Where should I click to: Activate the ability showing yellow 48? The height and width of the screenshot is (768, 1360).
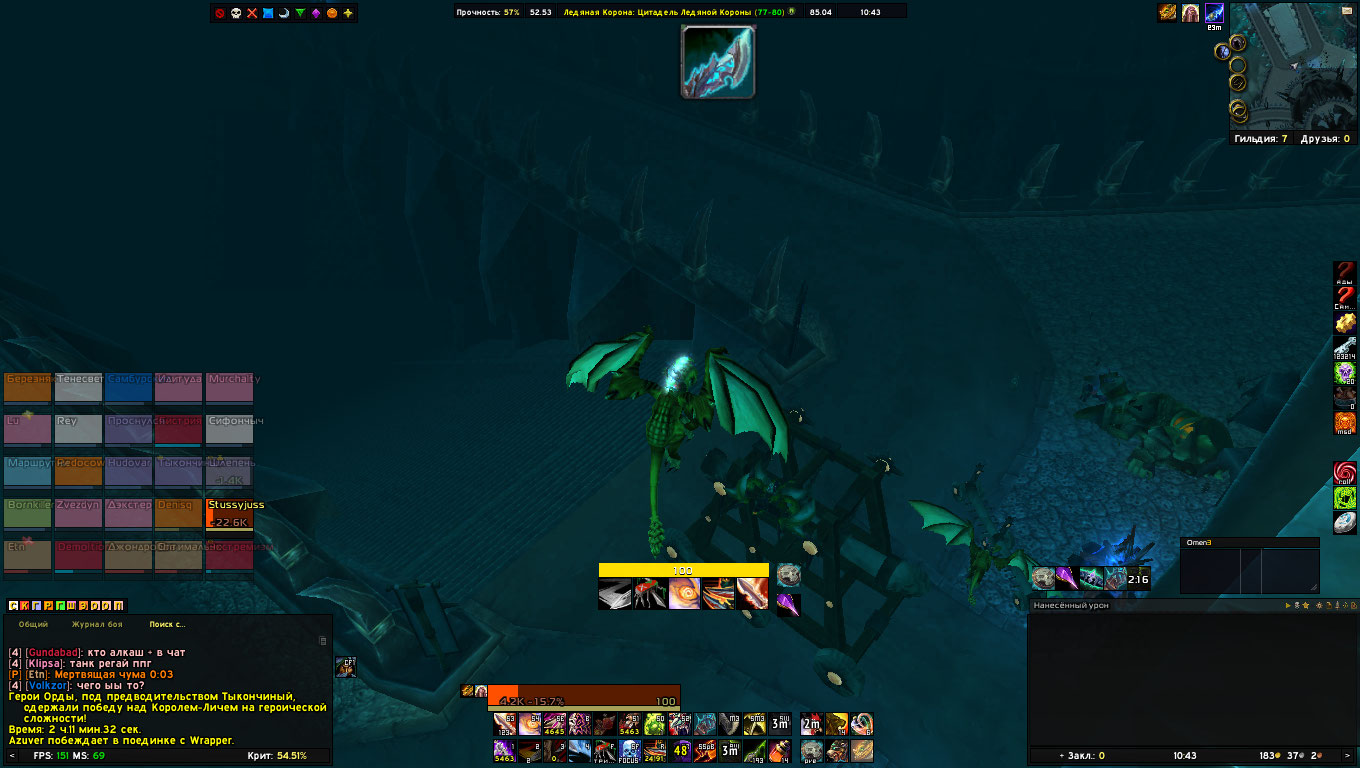pos(681,750)
